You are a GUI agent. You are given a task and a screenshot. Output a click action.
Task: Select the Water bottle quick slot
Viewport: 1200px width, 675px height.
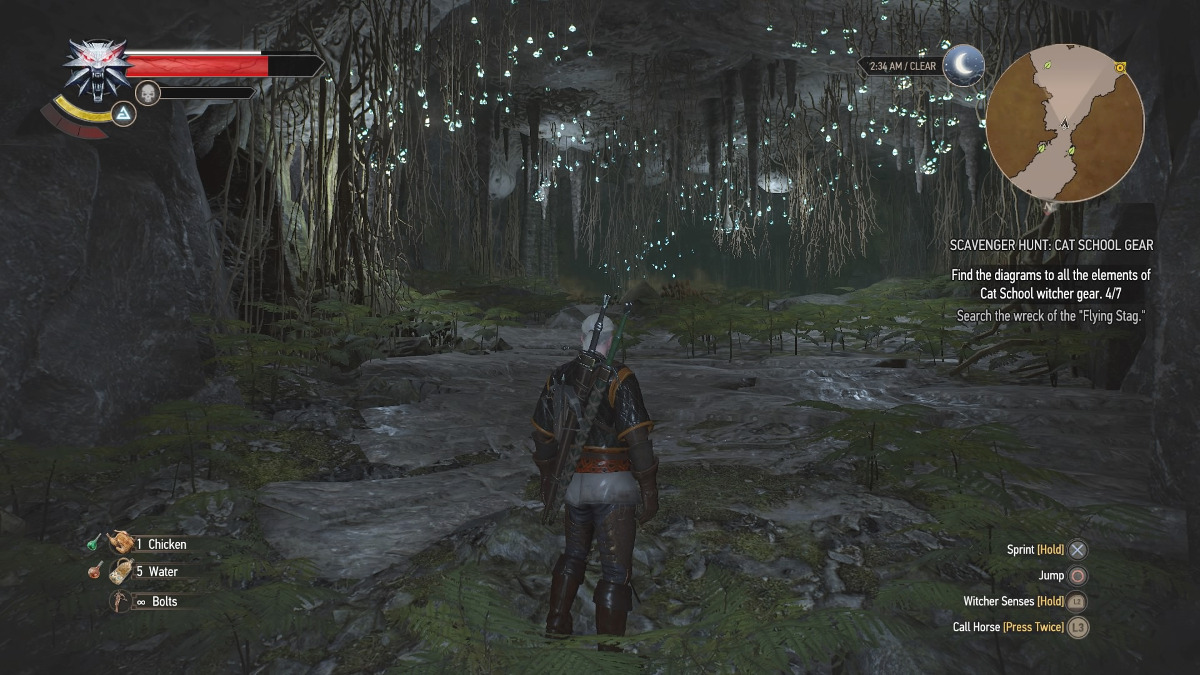tap(122, 571)
